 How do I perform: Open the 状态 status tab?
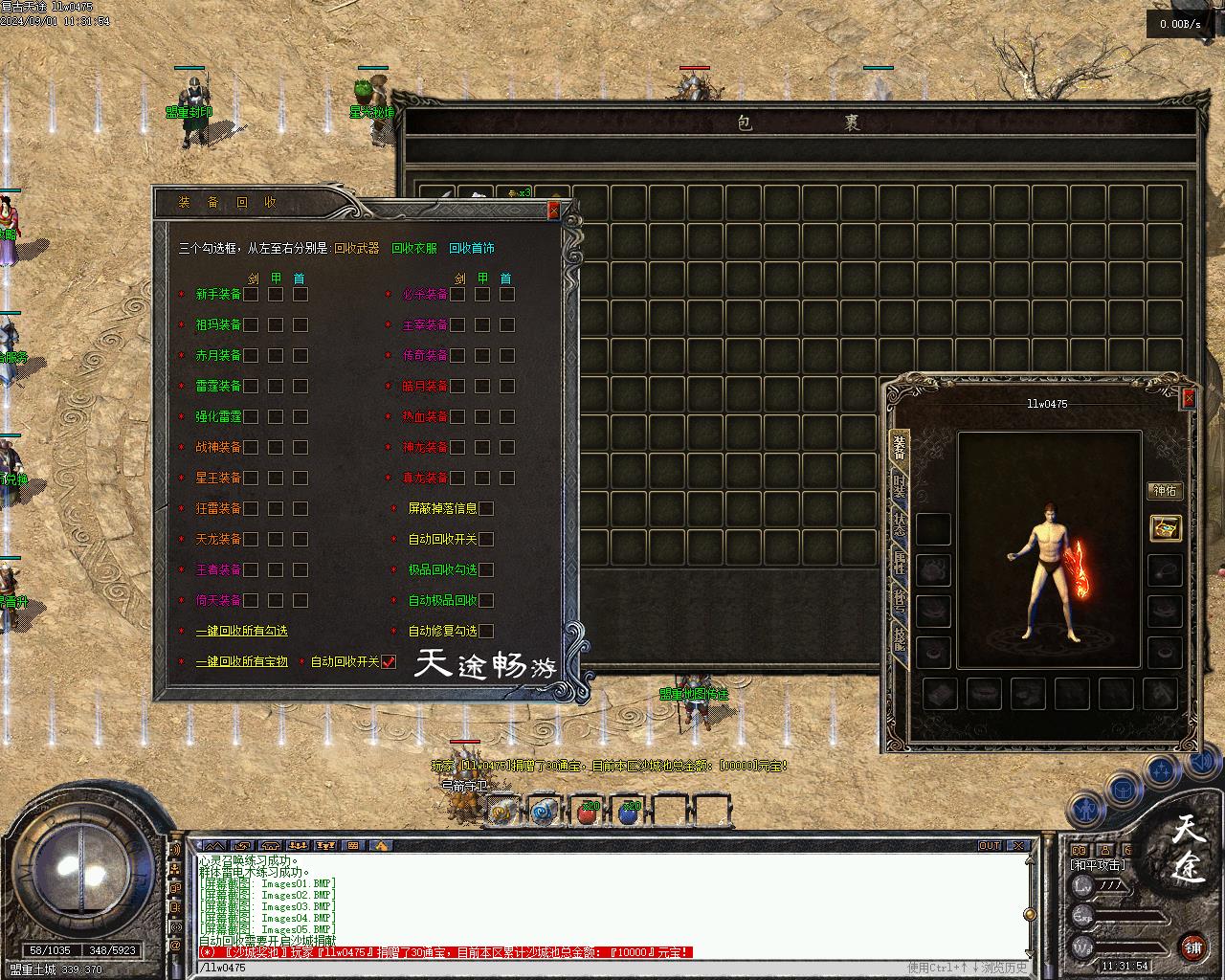tap(899, 527)
